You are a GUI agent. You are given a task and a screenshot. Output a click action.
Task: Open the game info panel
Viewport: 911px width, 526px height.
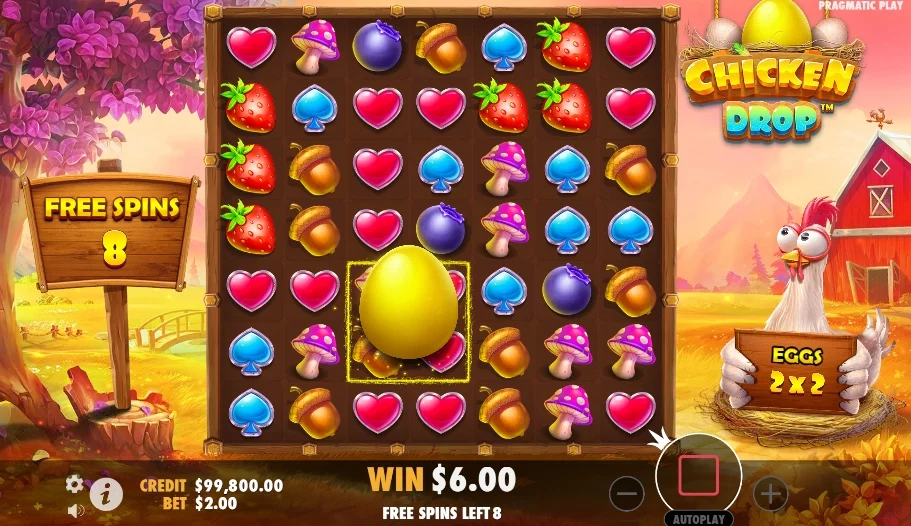106,492
